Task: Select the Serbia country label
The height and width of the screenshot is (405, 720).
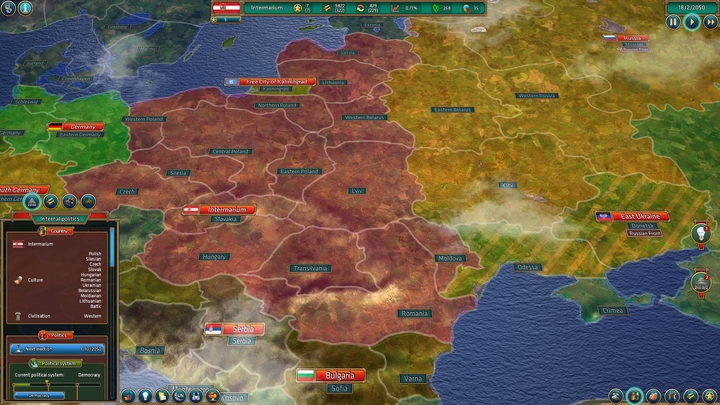Action: 242,329
